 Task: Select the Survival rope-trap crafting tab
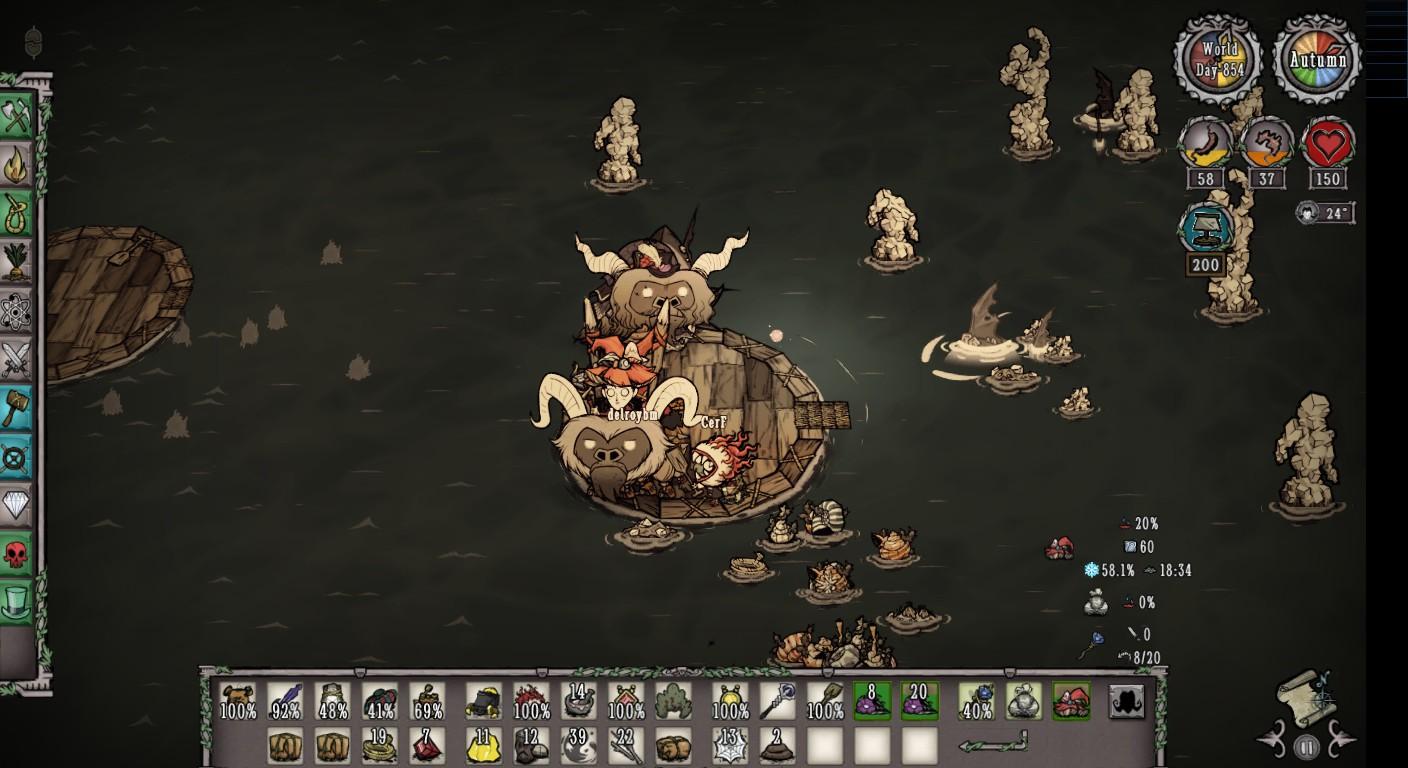[x=17, y=213]
